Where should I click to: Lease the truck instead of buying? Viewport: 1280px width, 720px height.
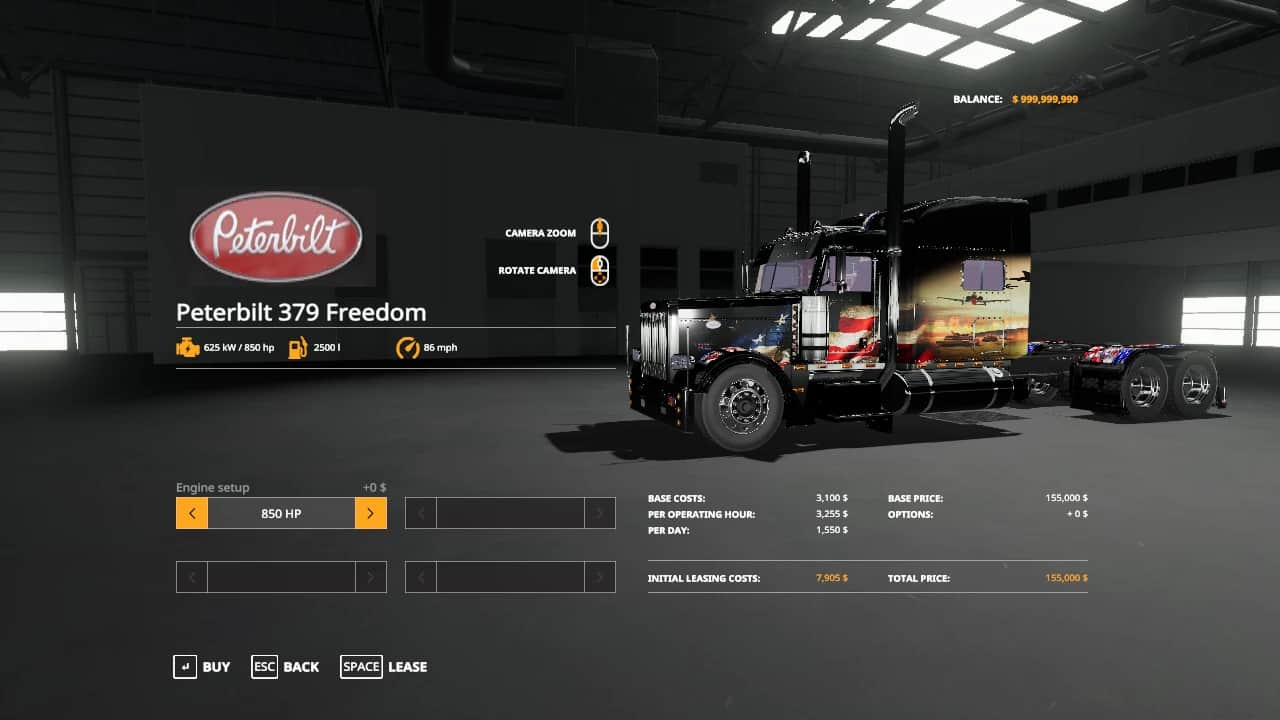point(384,667)
